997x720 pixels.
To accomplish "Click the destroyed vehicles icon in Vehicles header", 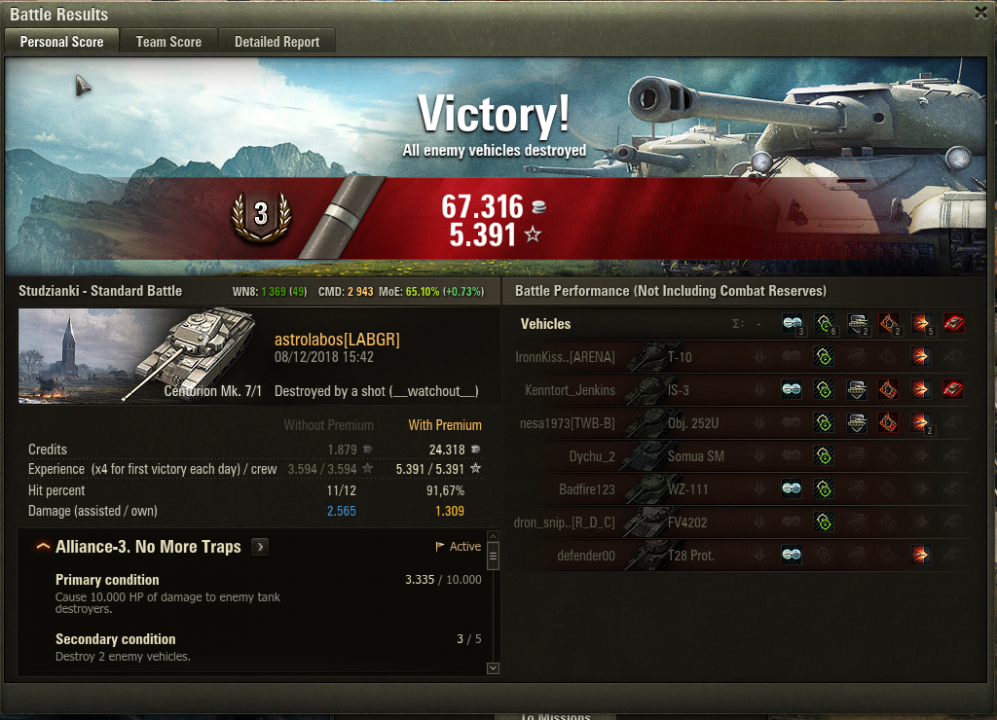I will click(953, 323).
